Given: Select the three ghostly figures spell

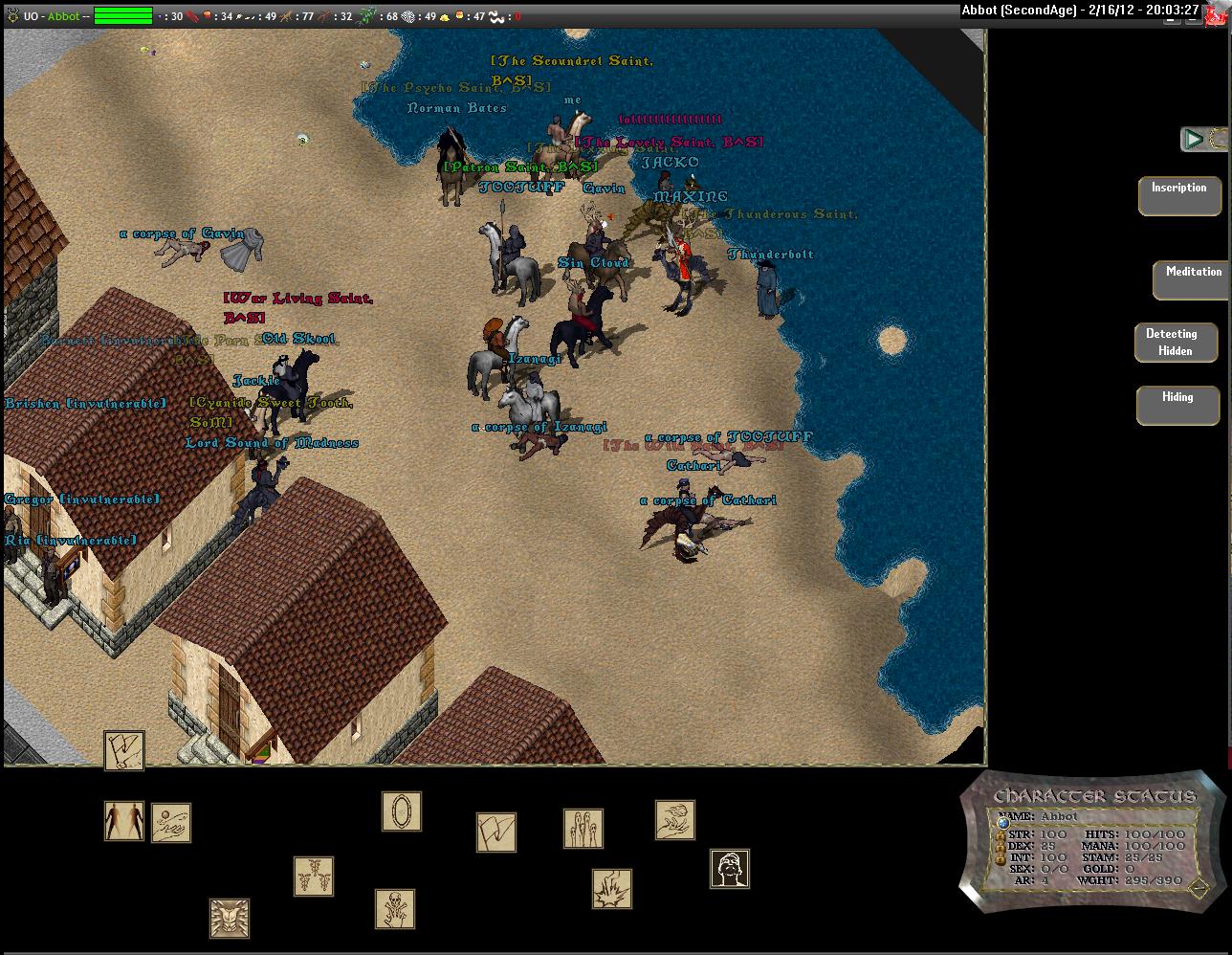Looking at the screenshot, I should pyautogui.click(x=583, y=828).
